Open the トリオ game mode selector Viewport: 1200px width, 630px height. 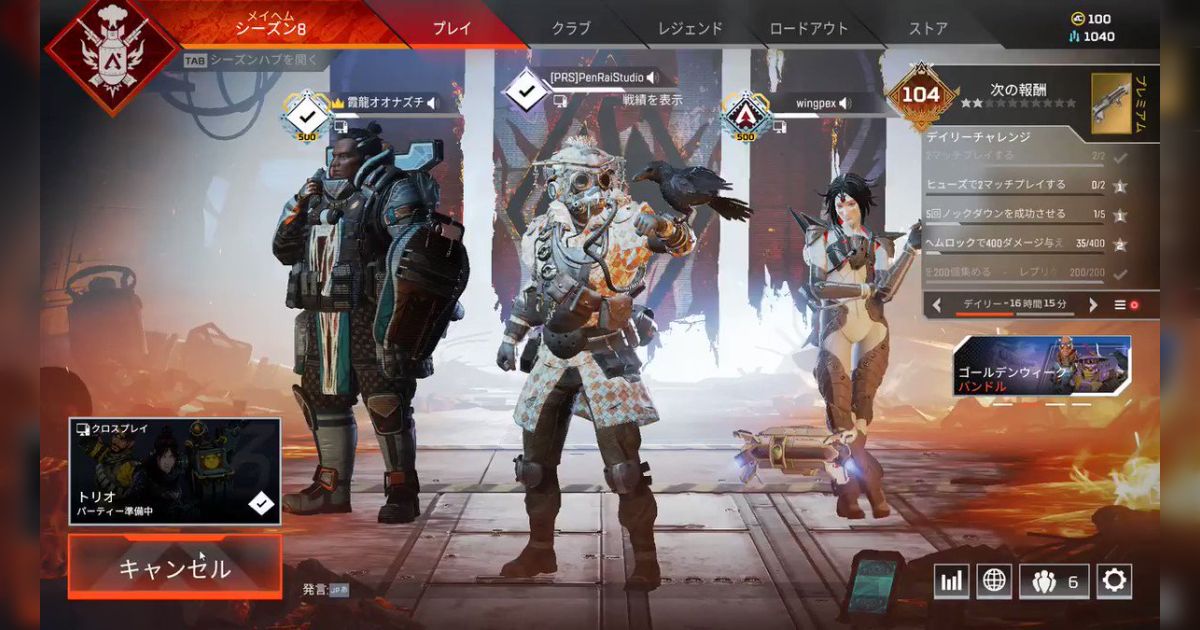tap(175, 471)
